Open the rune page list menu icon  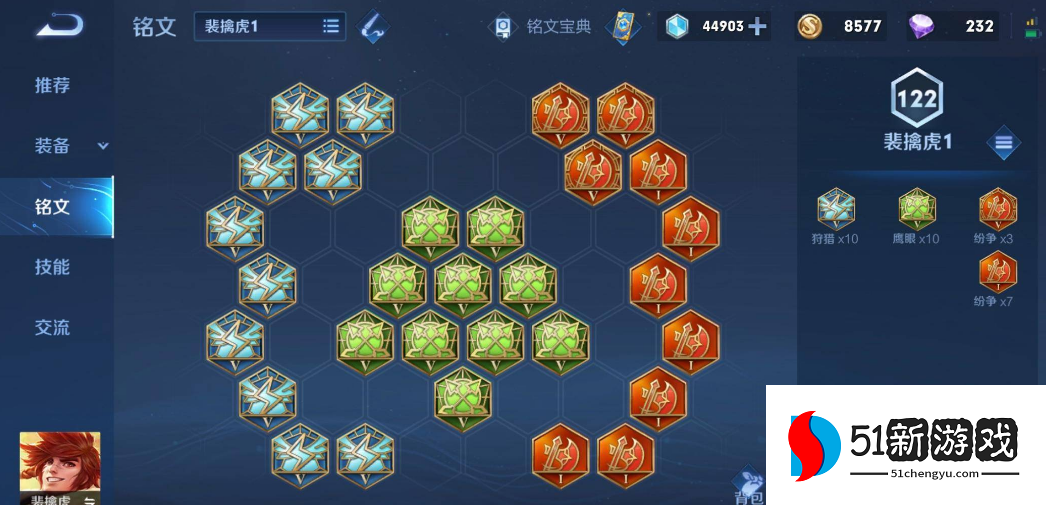click(x=1003, y=143)
